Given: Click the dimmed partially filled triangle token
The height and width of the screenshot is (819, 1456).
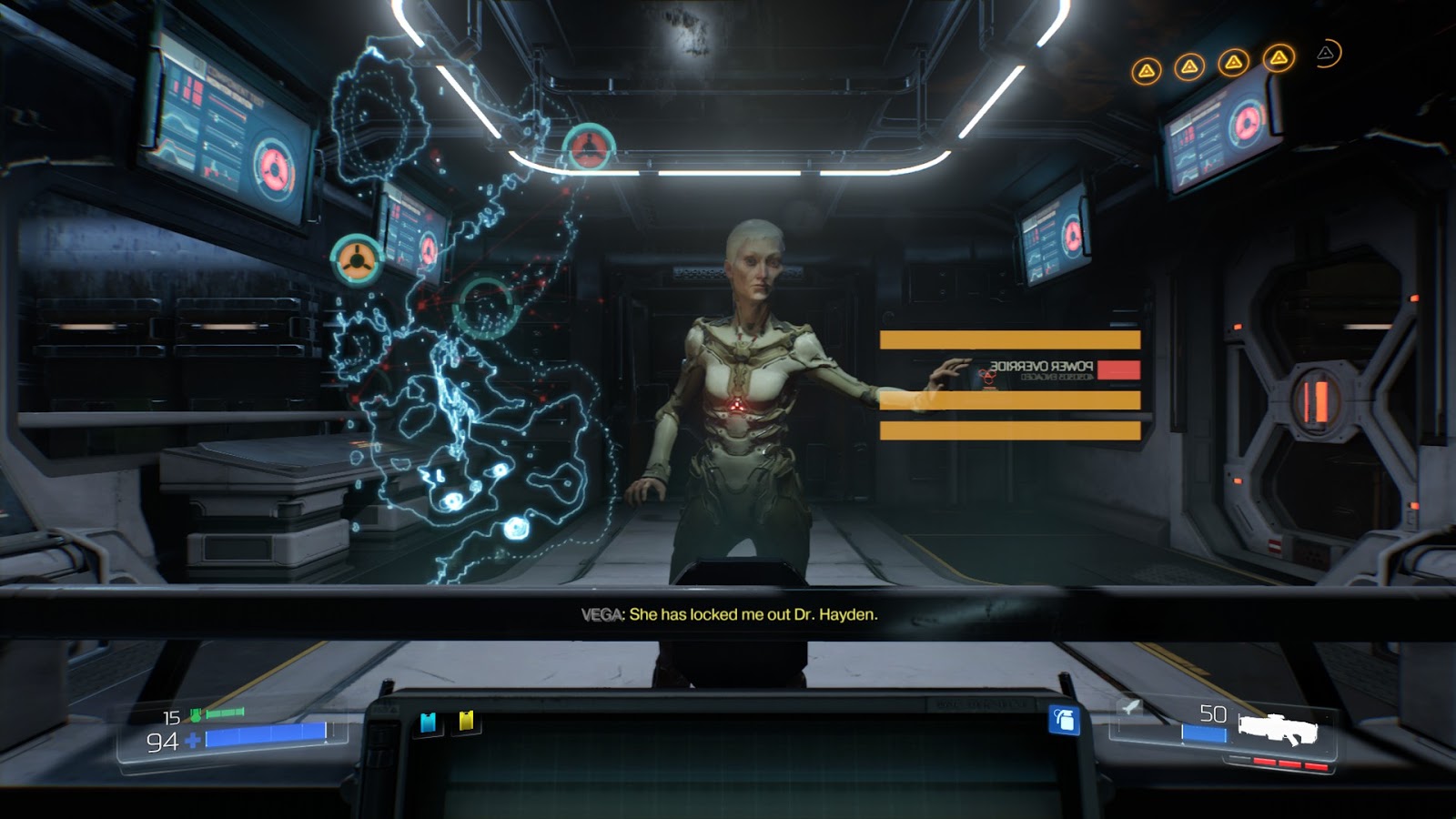Looking at the screenshot, I should tap(1327, 55).
